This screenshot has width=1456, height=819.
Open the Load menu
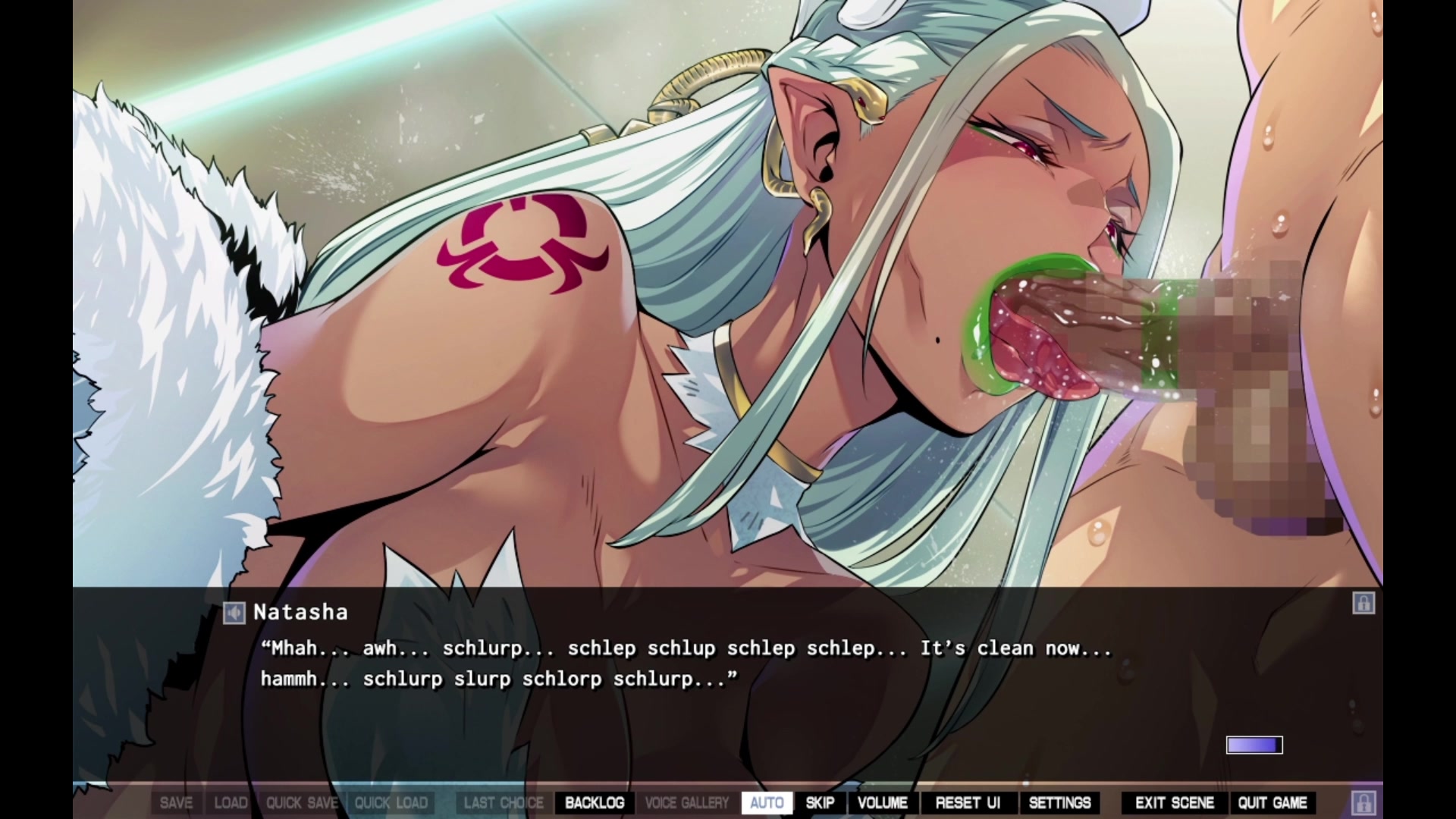coord(231,802)
